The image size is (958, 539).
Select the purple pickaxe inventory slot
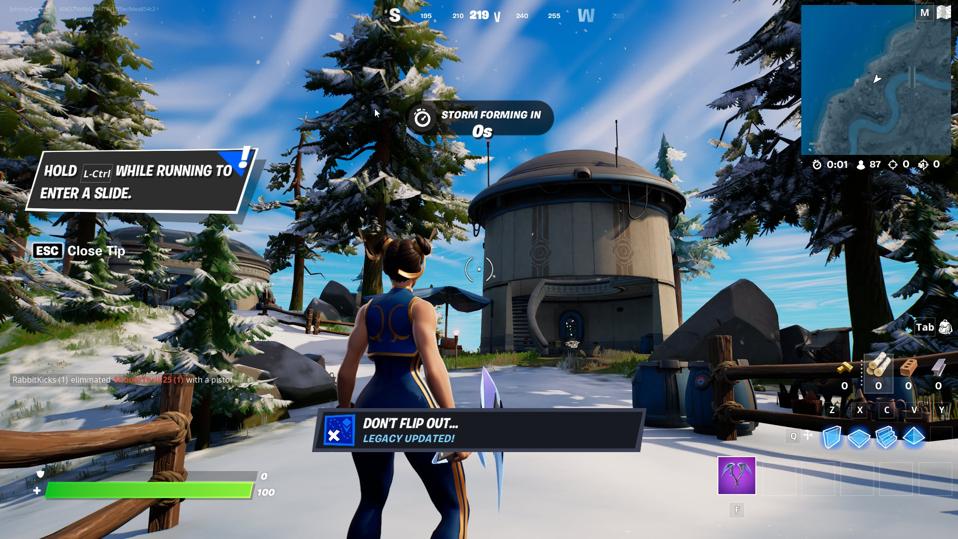[x=737, y=476]
